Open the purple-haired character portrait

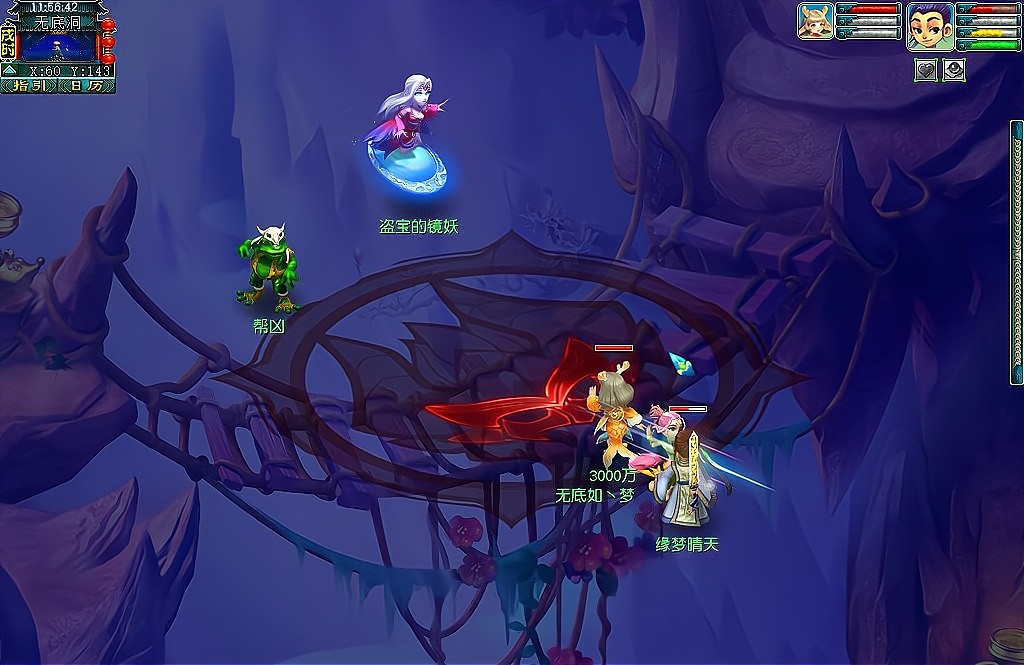click(x=929, y=26)
